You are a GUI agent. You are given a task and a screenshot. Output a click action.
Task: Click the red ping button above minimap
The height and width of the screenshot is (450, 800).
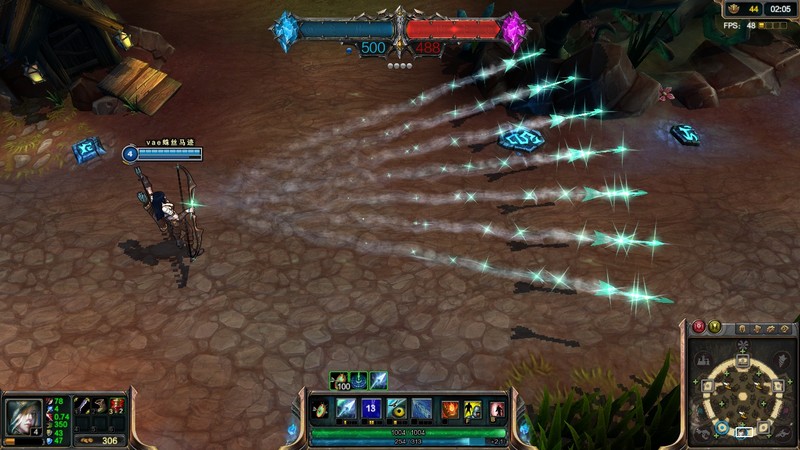pyautogui.click(x=699, y=327)
